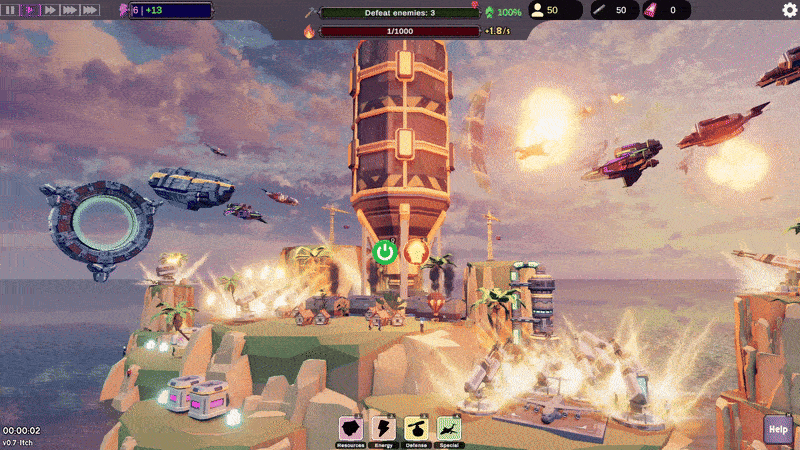
Task: Select the Energy build category
Action: (383, 430)
